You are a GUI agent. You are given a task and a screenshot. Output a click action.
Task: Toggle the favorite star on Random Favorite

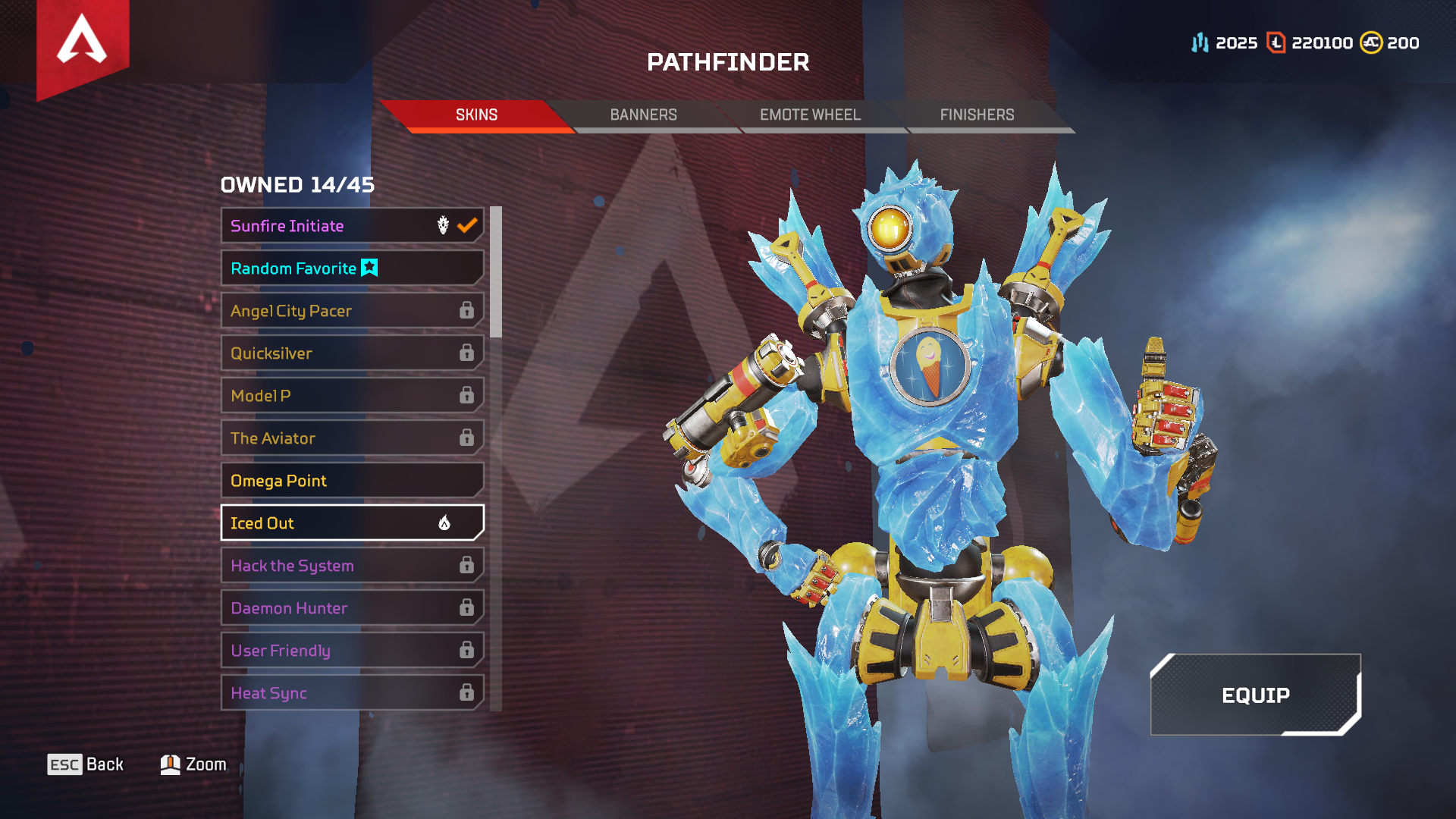[x=369, y=268]
